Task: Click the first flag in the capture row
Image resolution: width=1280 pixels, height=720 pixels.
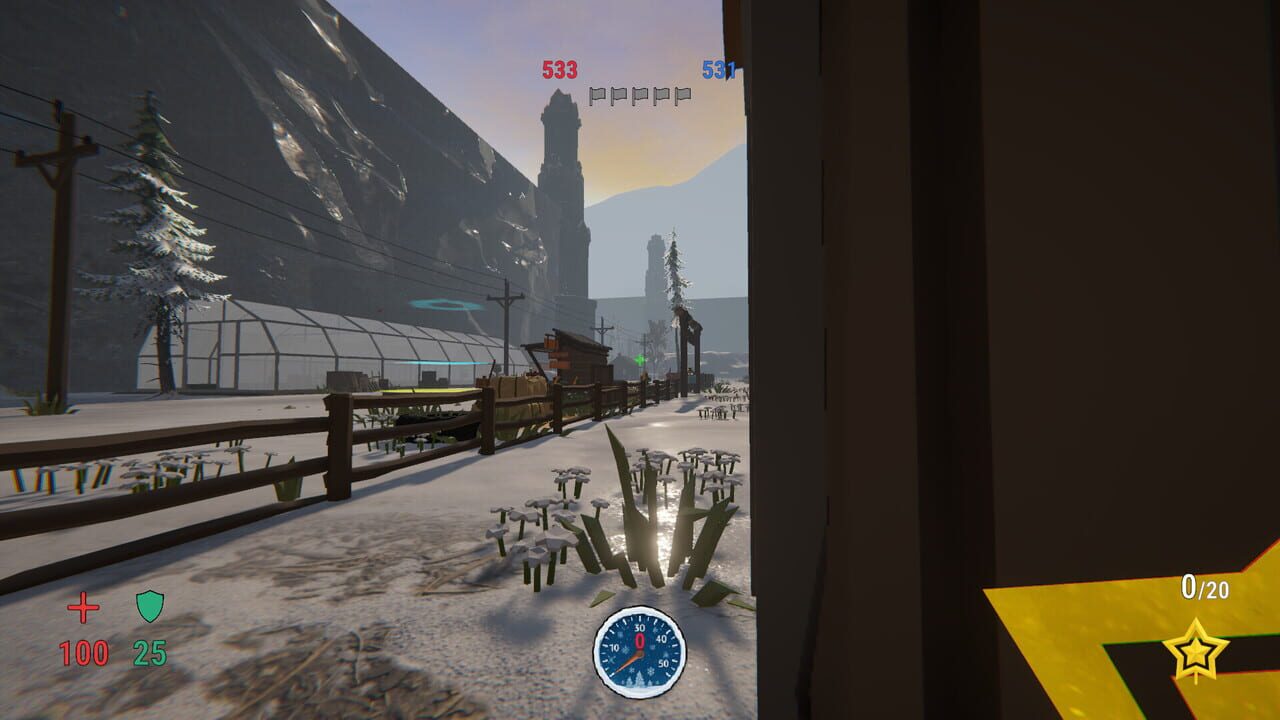Action: tap(598, 94)
